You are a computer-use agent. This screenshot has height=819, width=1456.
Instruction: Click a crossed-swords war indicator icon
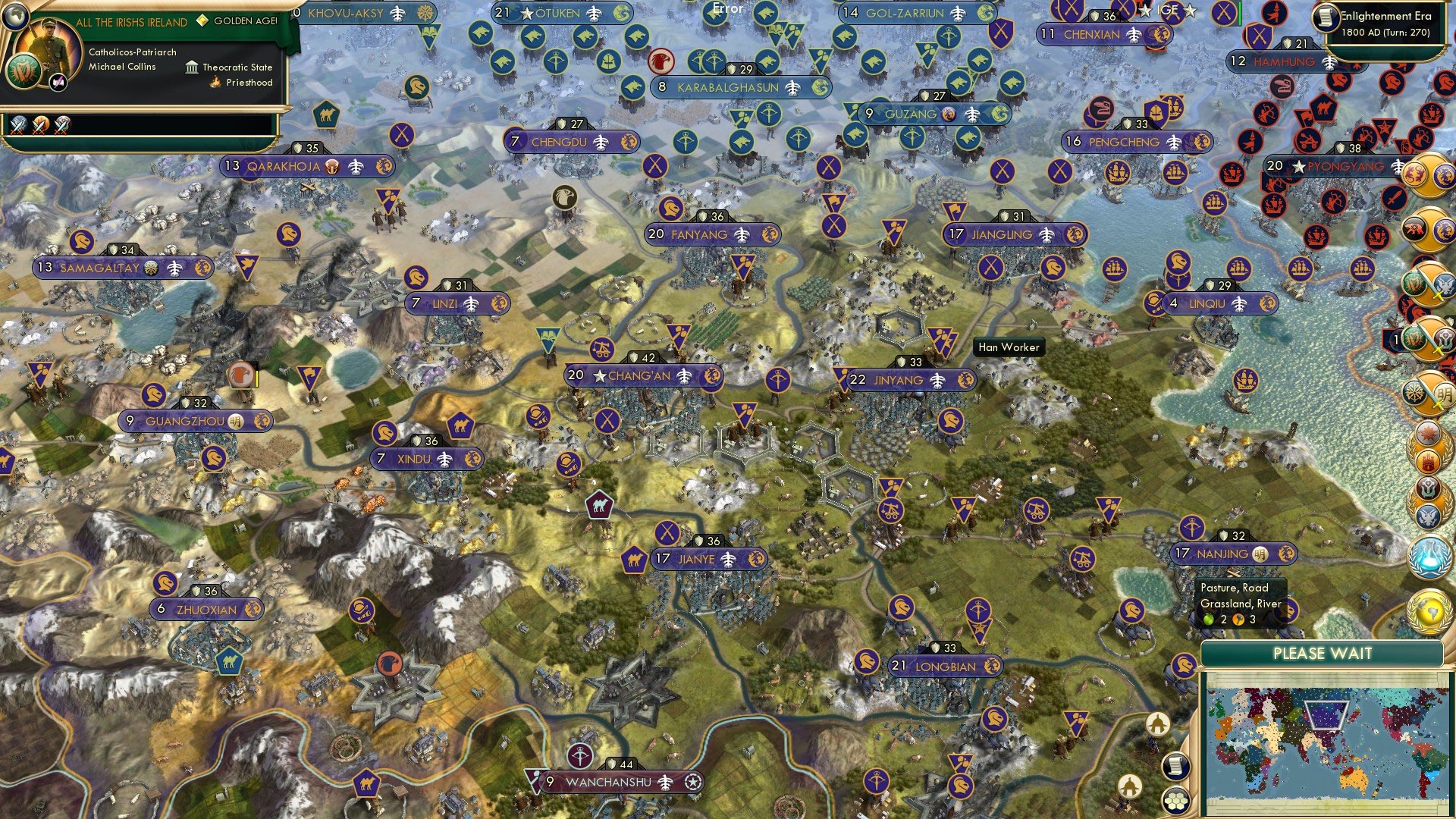18,127
